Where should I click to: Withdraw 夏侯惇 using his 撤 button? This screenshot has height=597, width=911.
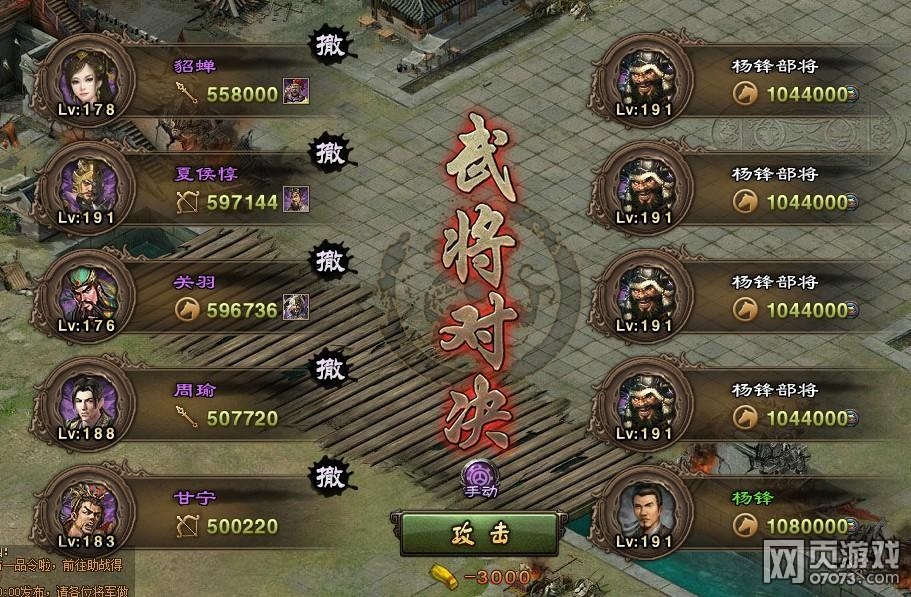[x=328, y=154]
